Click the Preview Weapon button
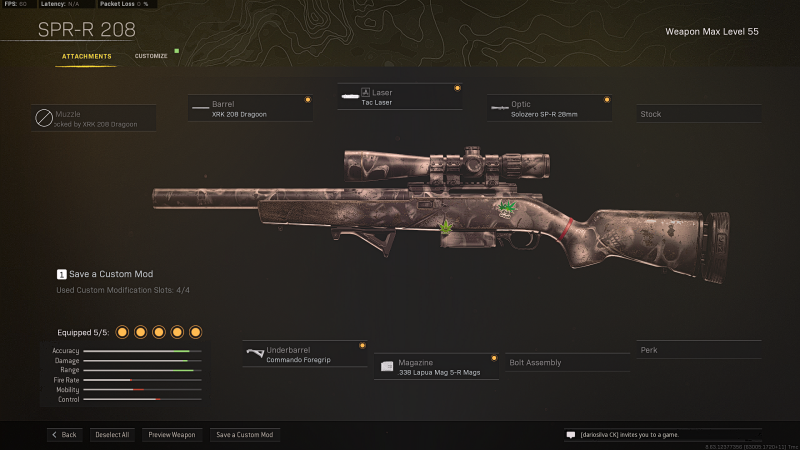The width and height of the screenshot is (800, 450). coord(172,435)
